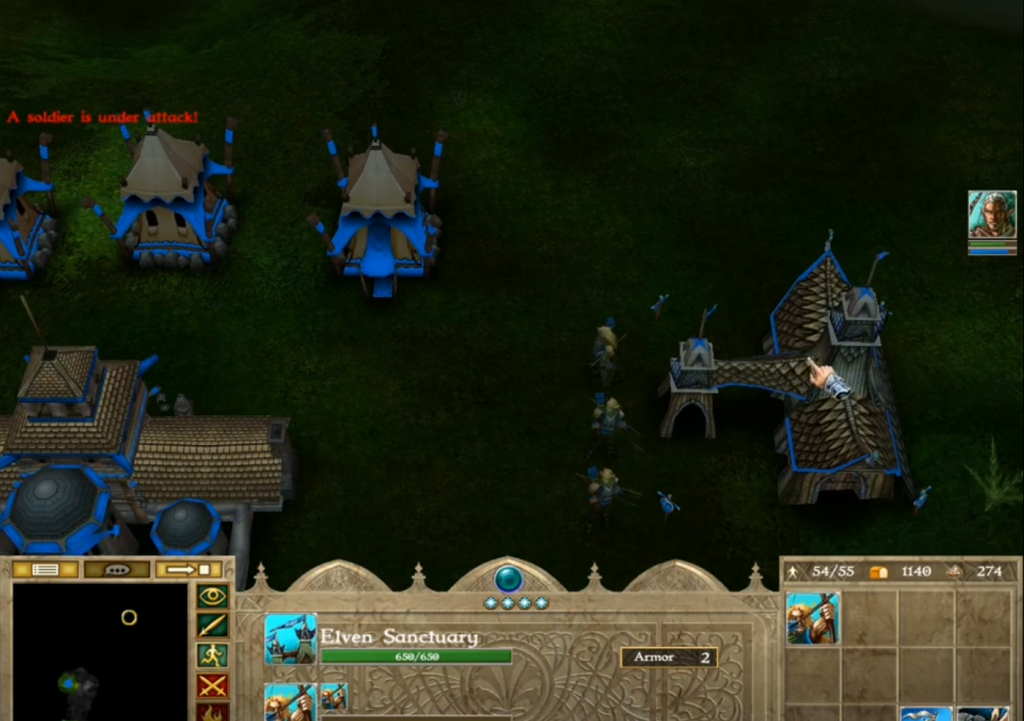This screenshot has width=1024, height=721.
Task: Train the archer unit in the command grid
Action: [x=813, y=618]
